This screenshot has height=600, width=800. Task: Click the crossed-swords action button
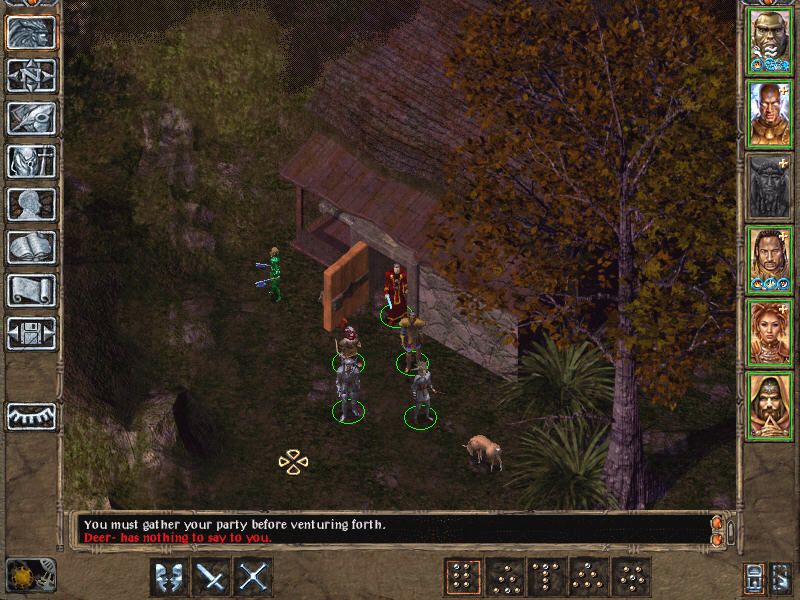[x=254, y=577]
